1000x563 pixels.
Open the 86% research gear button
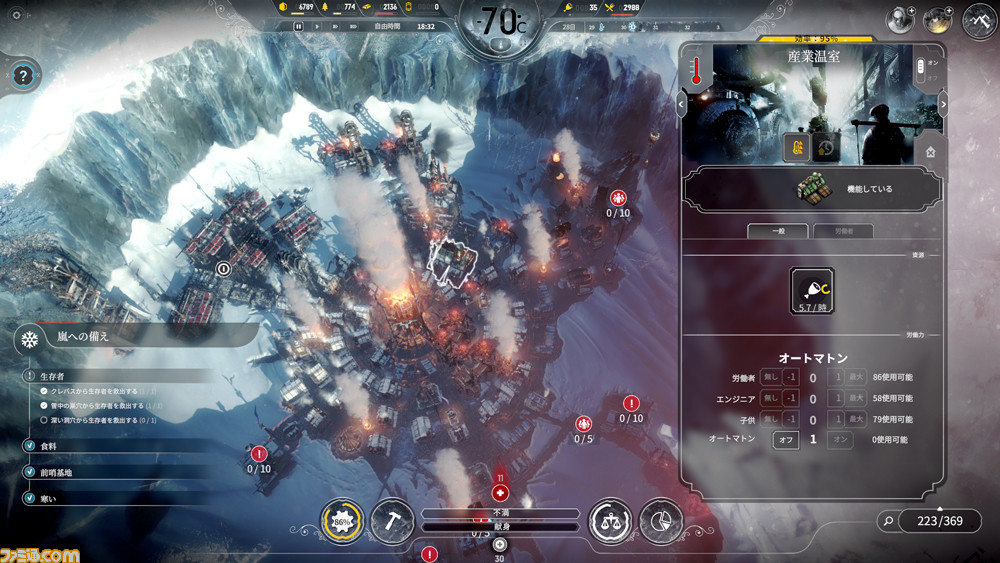pos(342,520)
